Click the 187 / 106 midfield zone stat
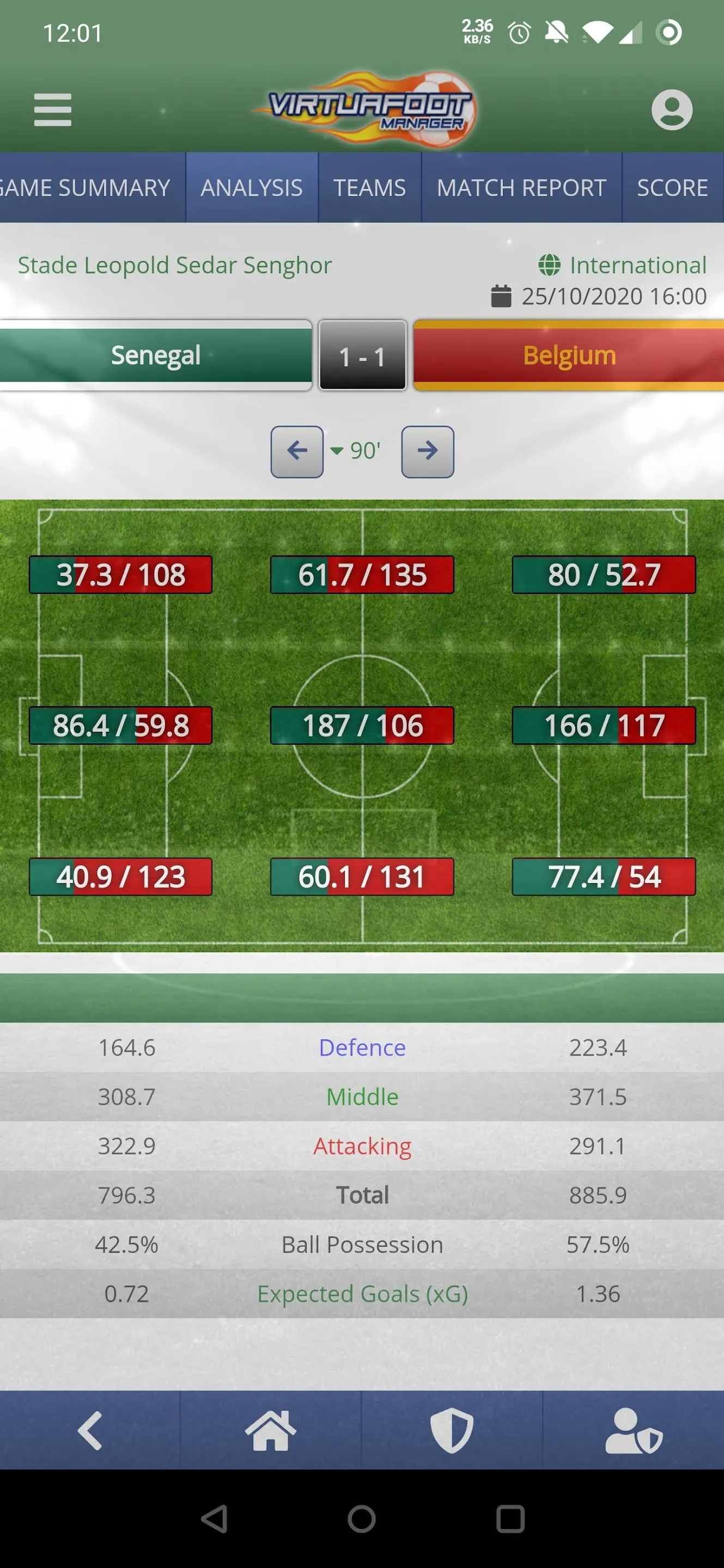The width and height of the screenshot is (724, 1568). tap(362, 725)
